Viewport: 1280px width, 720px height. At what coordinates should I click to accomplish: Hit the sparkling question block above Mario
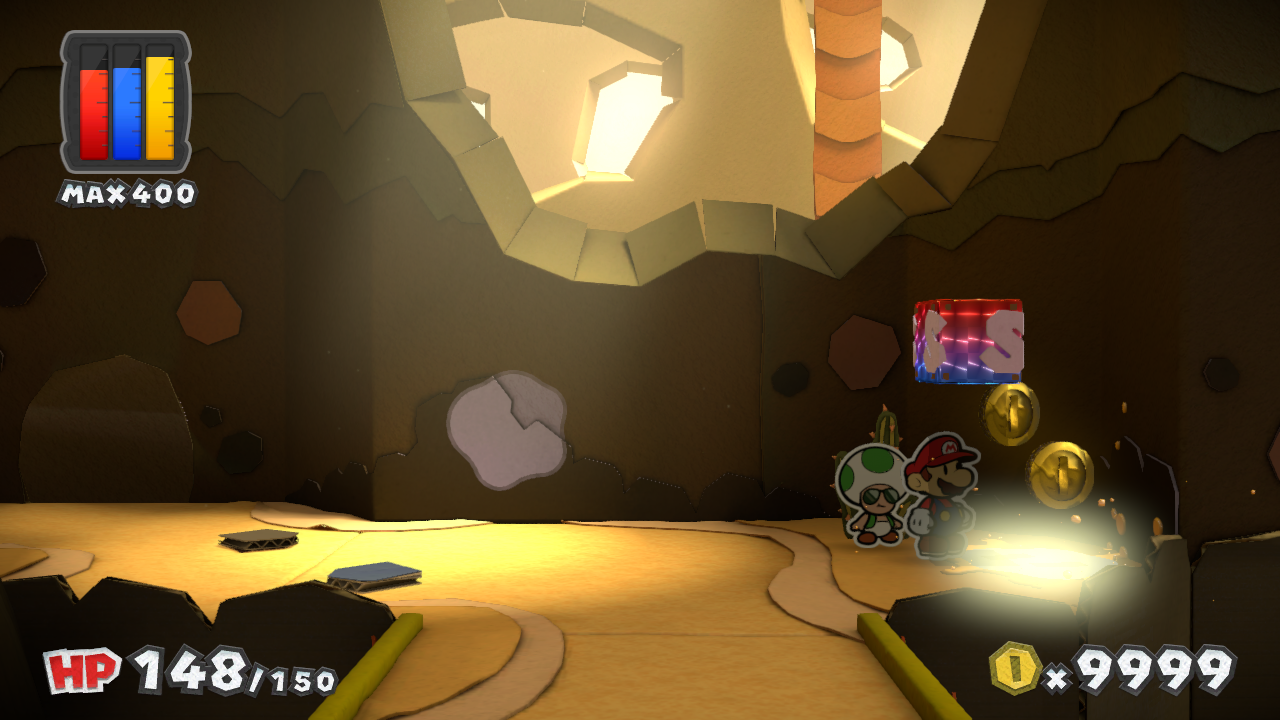click(967, 342)
